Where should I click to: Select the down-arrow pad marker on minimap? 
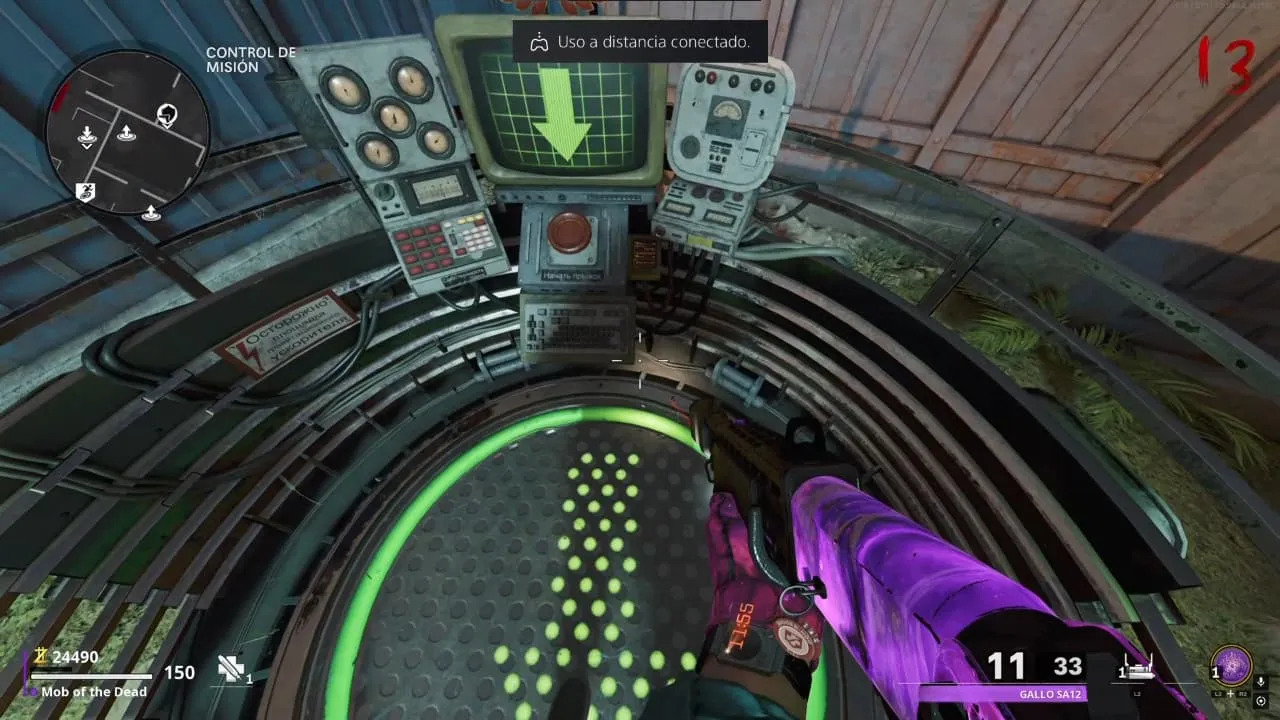click(x=87, y=135)
